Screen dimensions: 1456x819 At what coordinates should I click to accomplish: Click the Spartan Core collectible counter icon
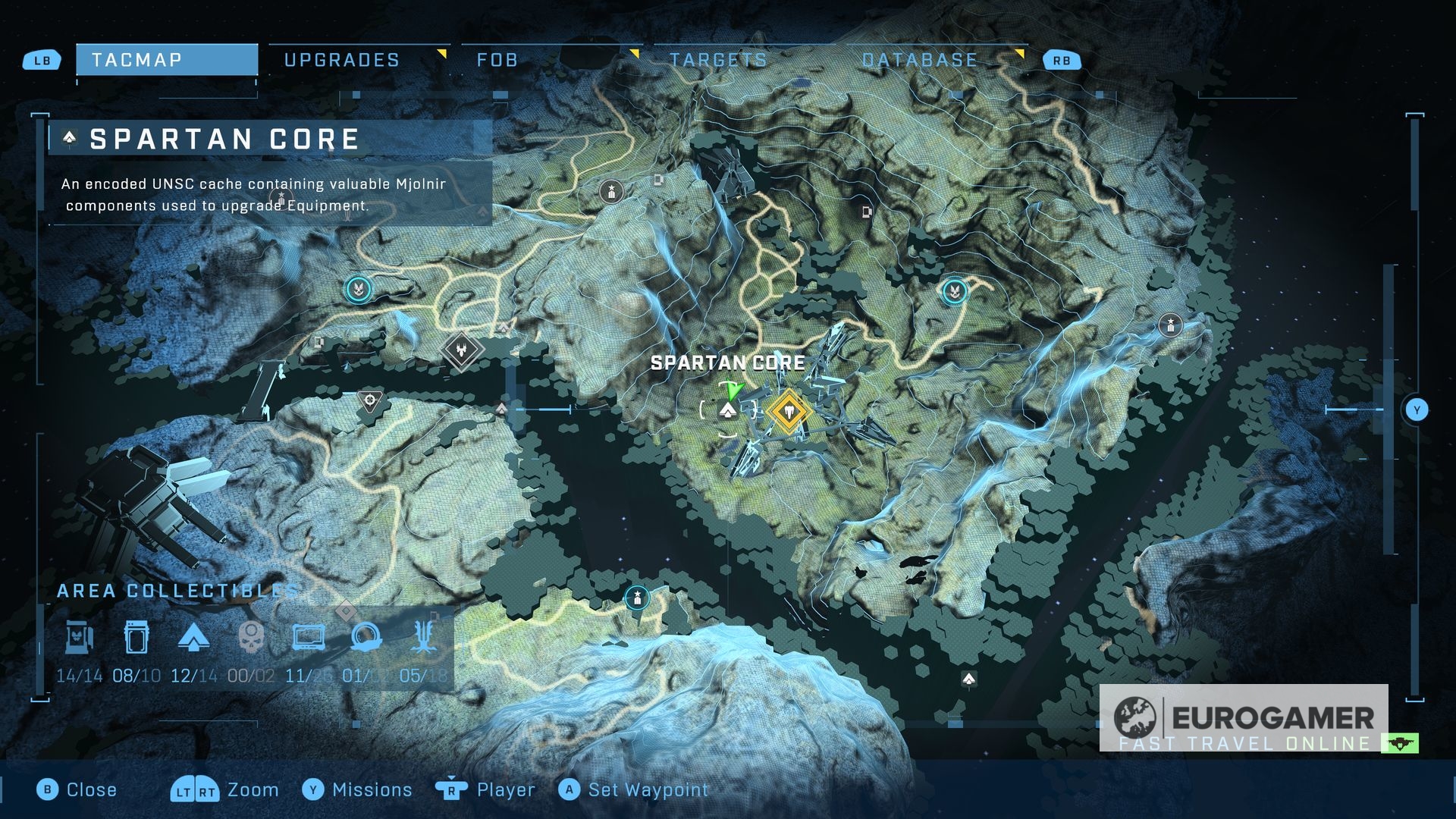[193, 638]
